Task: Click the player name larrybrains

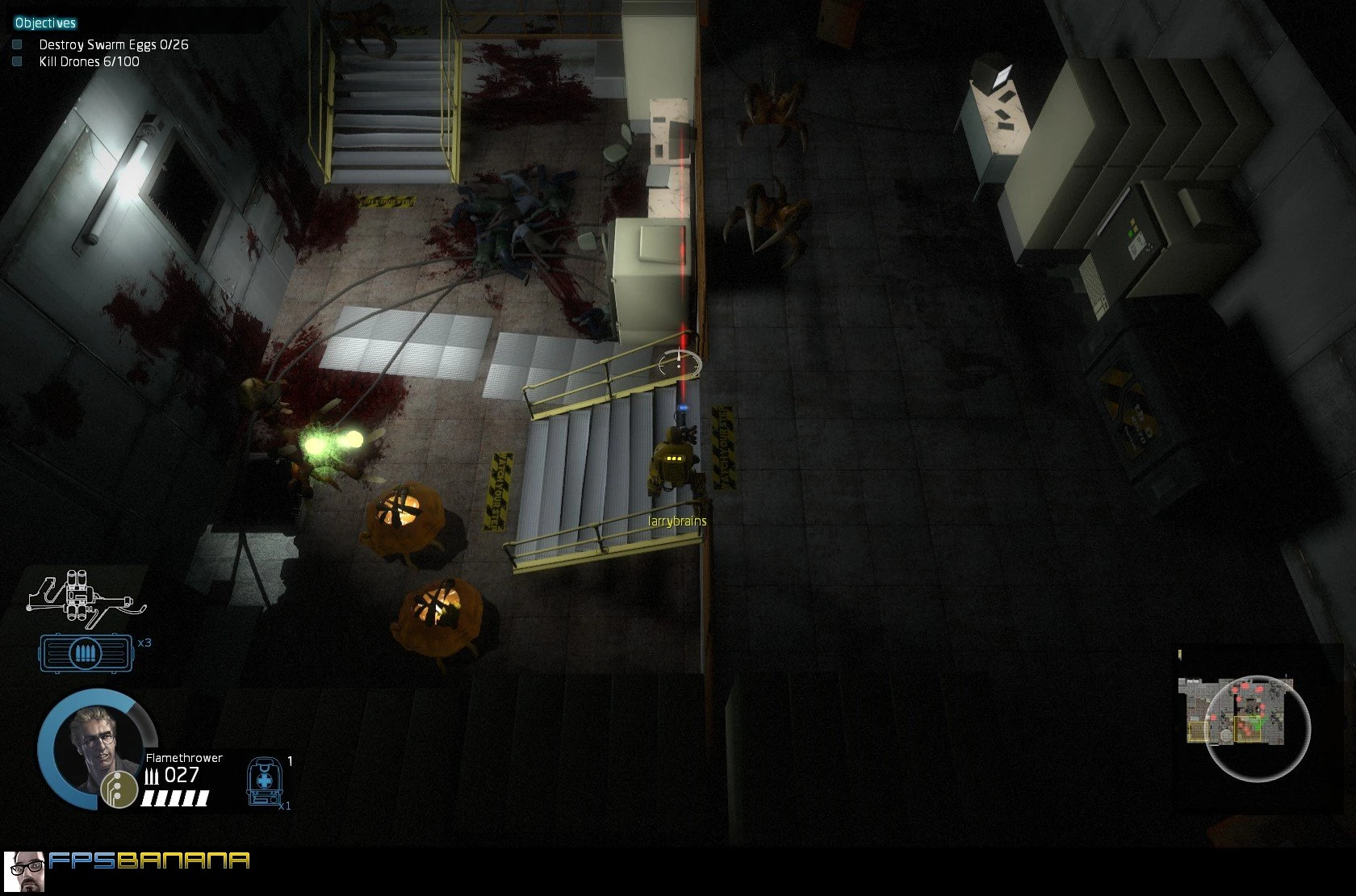Action: point(676,522)
